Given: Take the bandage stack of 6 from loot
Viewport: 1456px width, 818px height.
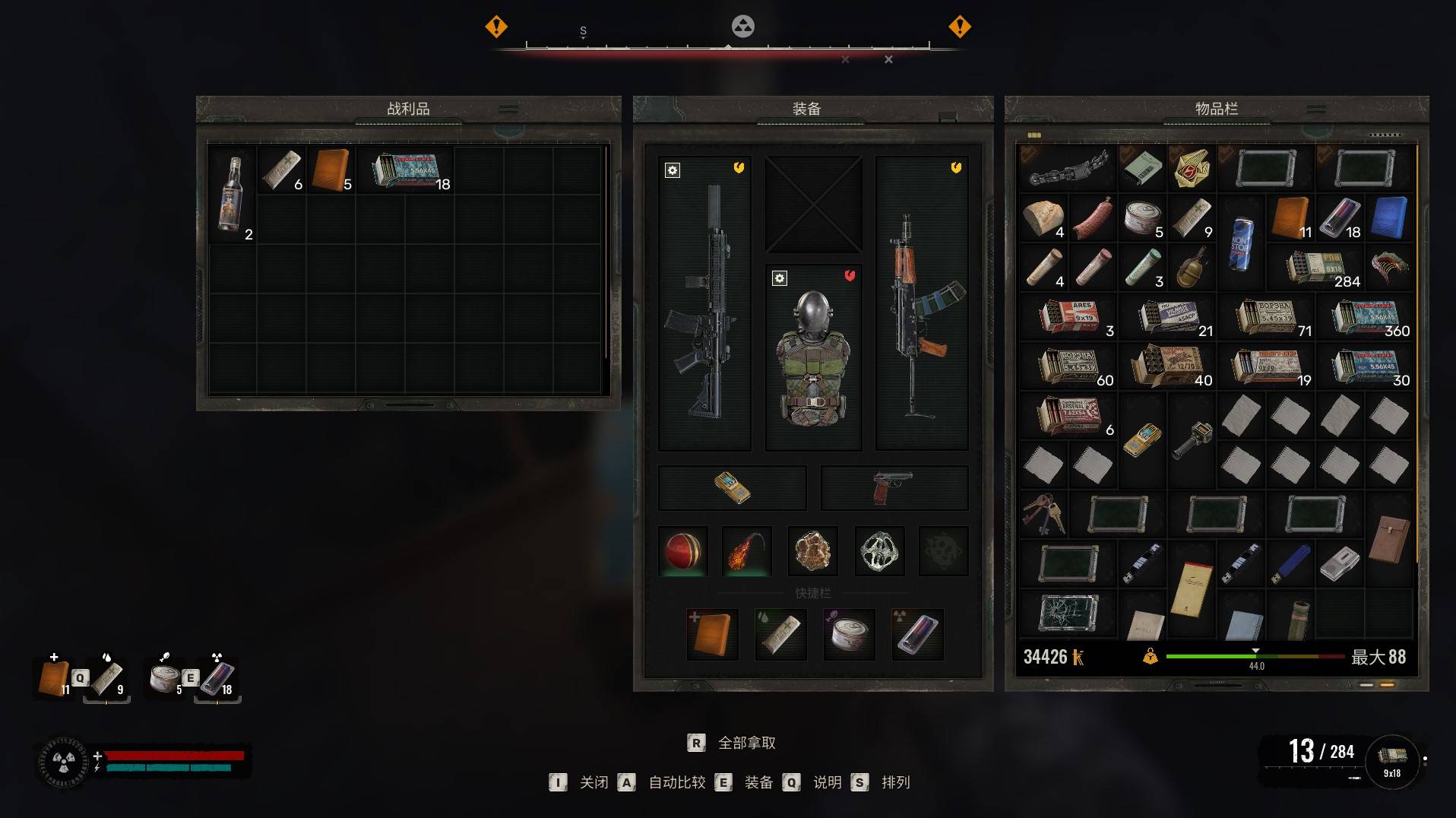Looking at the screenshot, I should tap(281, 170).
